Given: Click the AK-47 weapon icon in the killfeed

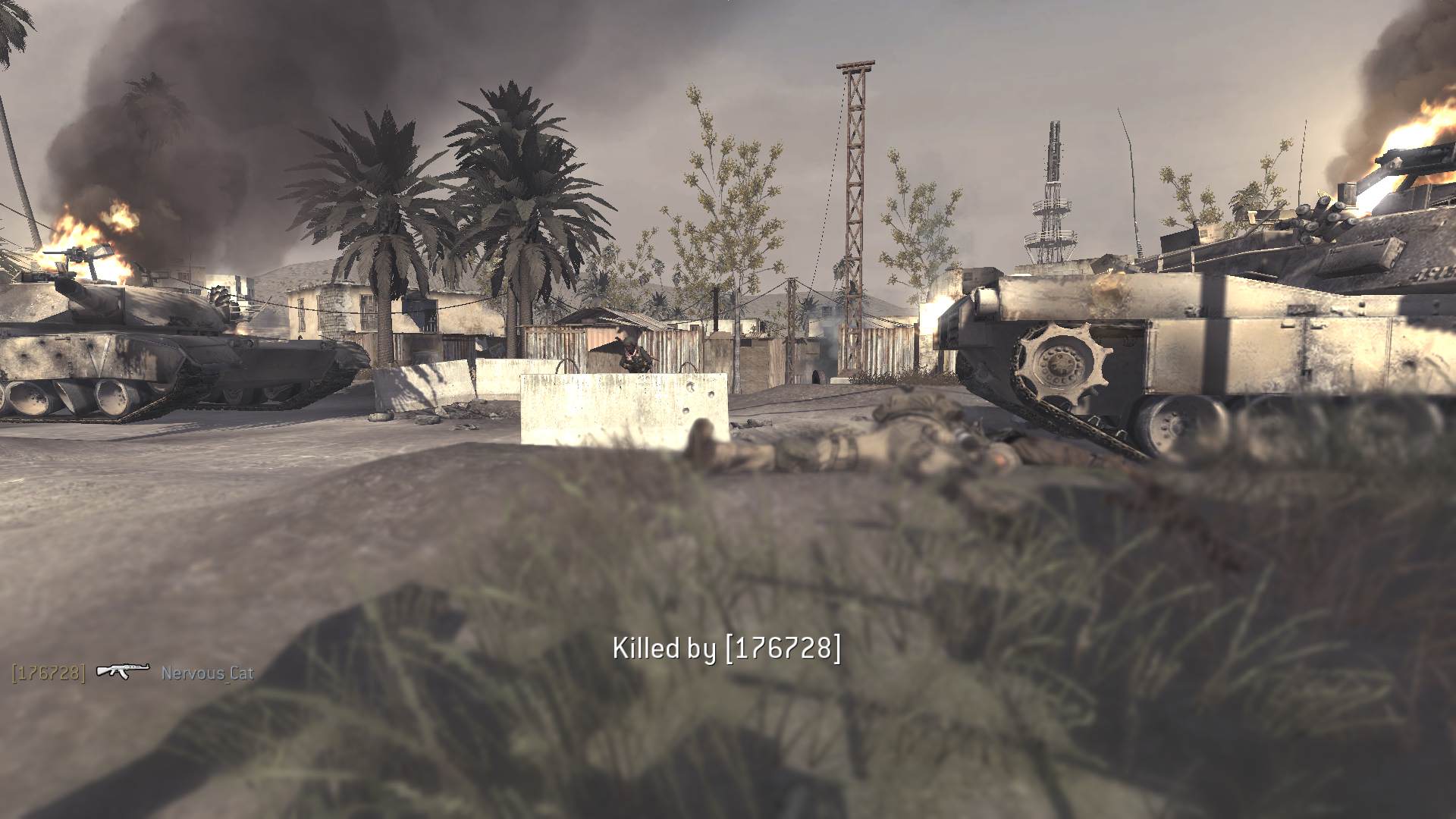Looking at the screenshot, I should 121,670.
